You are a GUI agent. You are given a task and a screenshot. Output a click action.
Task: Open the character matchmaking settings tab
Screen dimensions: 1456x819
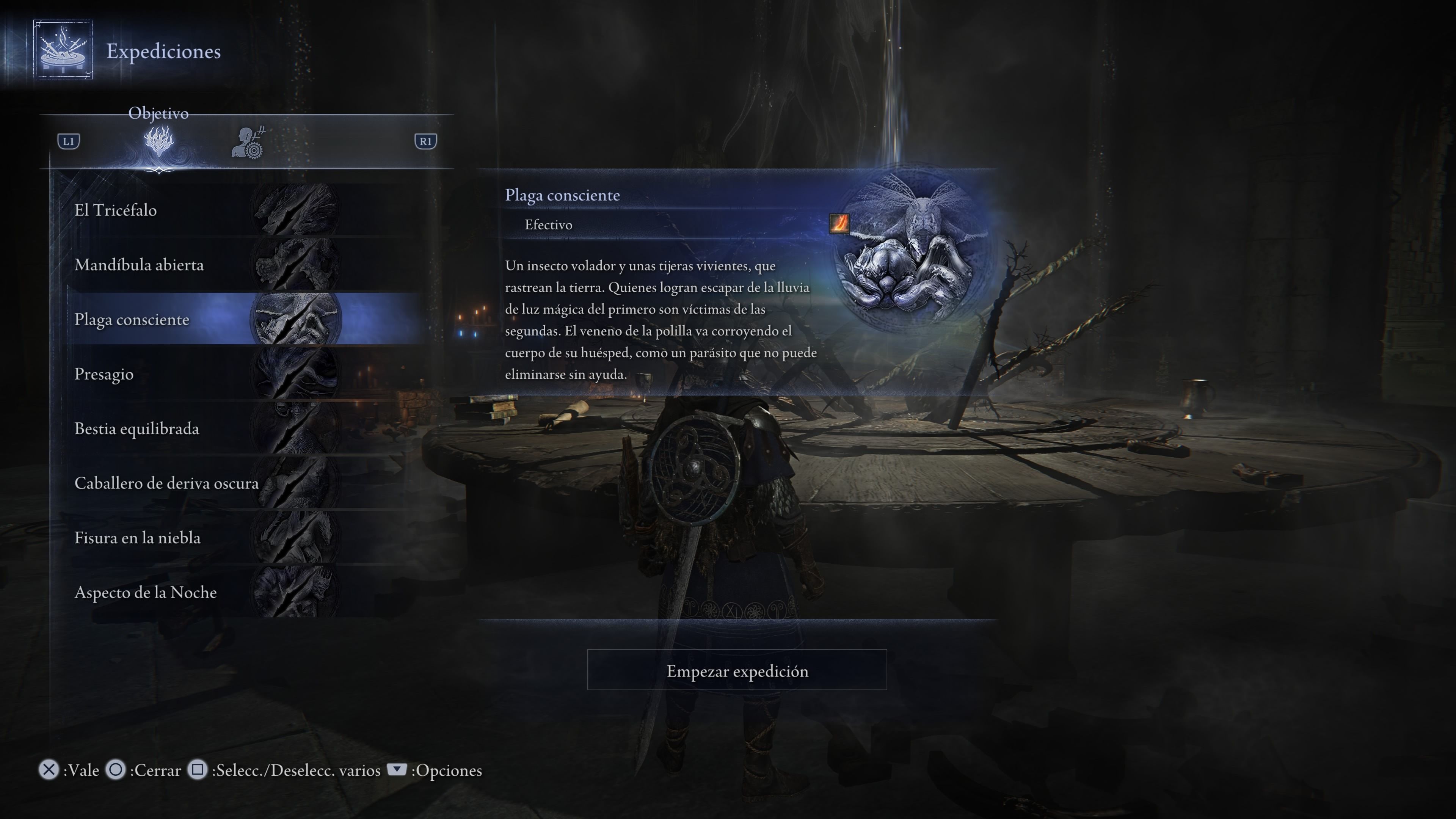coord(248,143)
